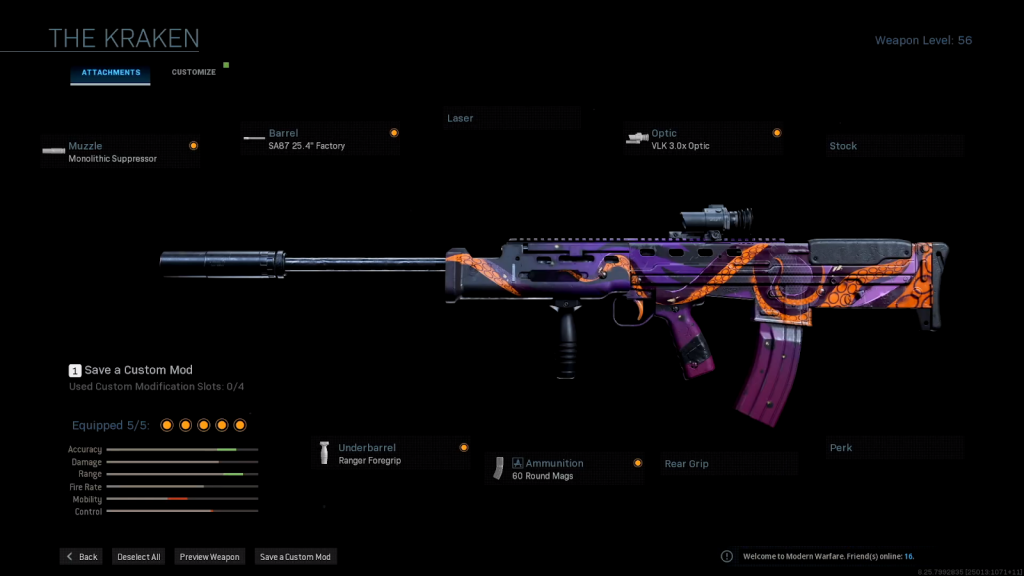1024x576 pixels.
Task: Open the Muzzle attachment slot
Action: point(121,151)
